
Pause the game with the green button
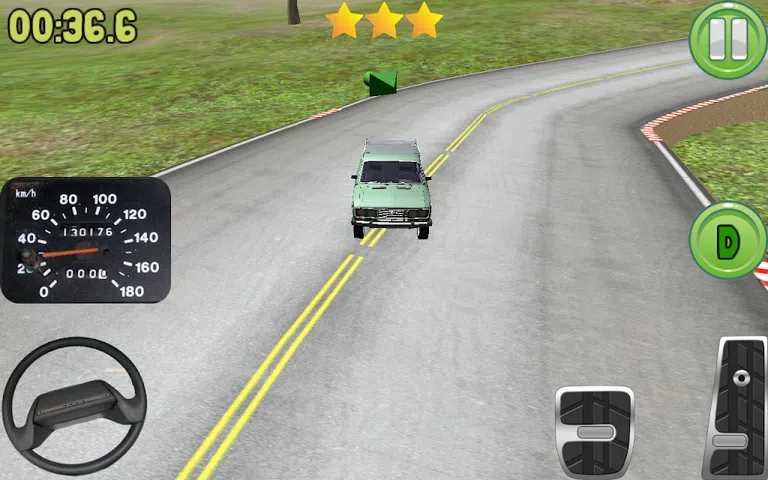click(728, 40)
